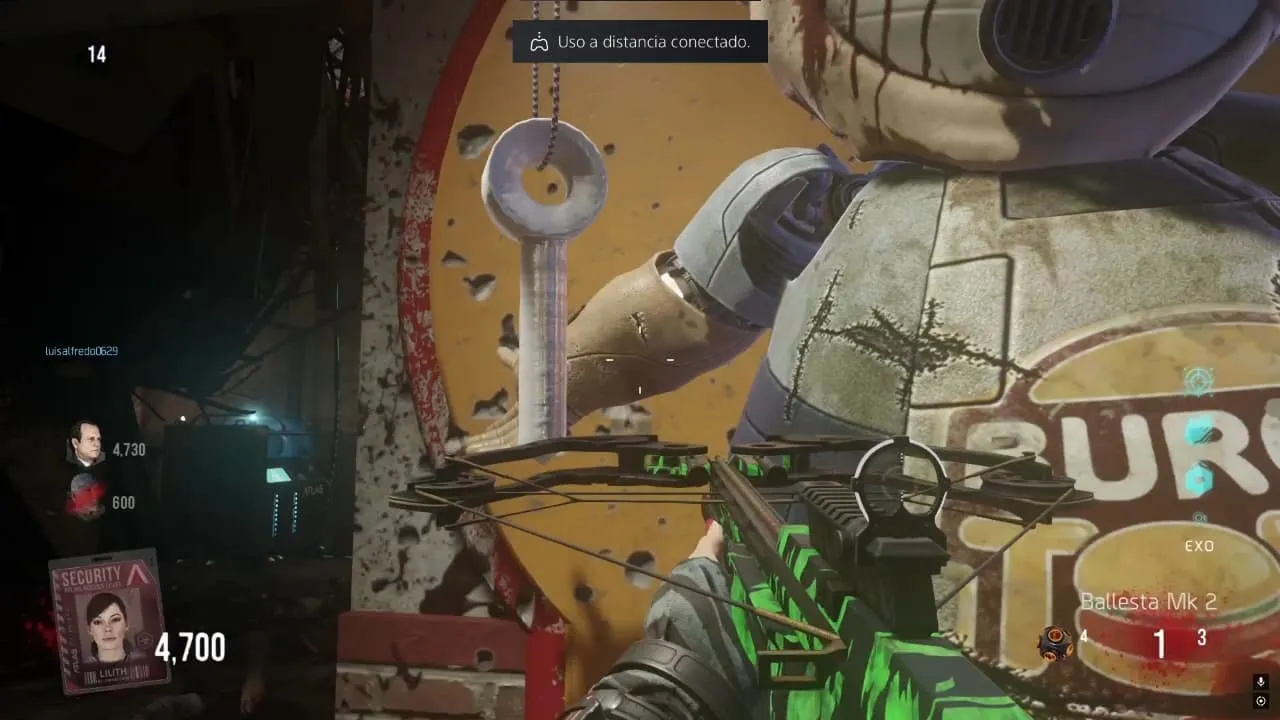The width and height of the screenshot is (1280, 720).
Task: Open the circular remote play options icon
Action: [1261, 701]
